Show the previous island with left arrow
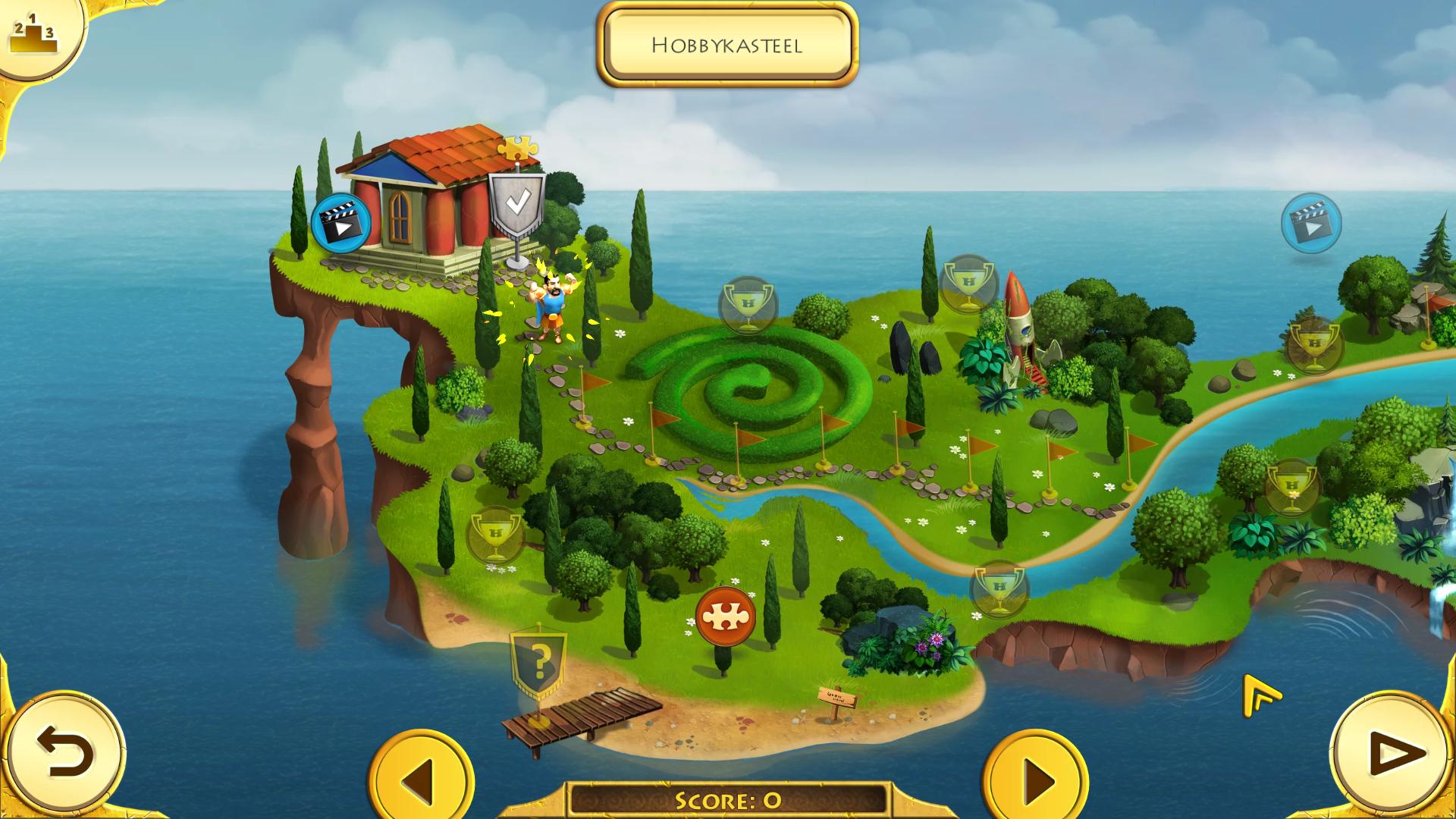 click(420, 777)
